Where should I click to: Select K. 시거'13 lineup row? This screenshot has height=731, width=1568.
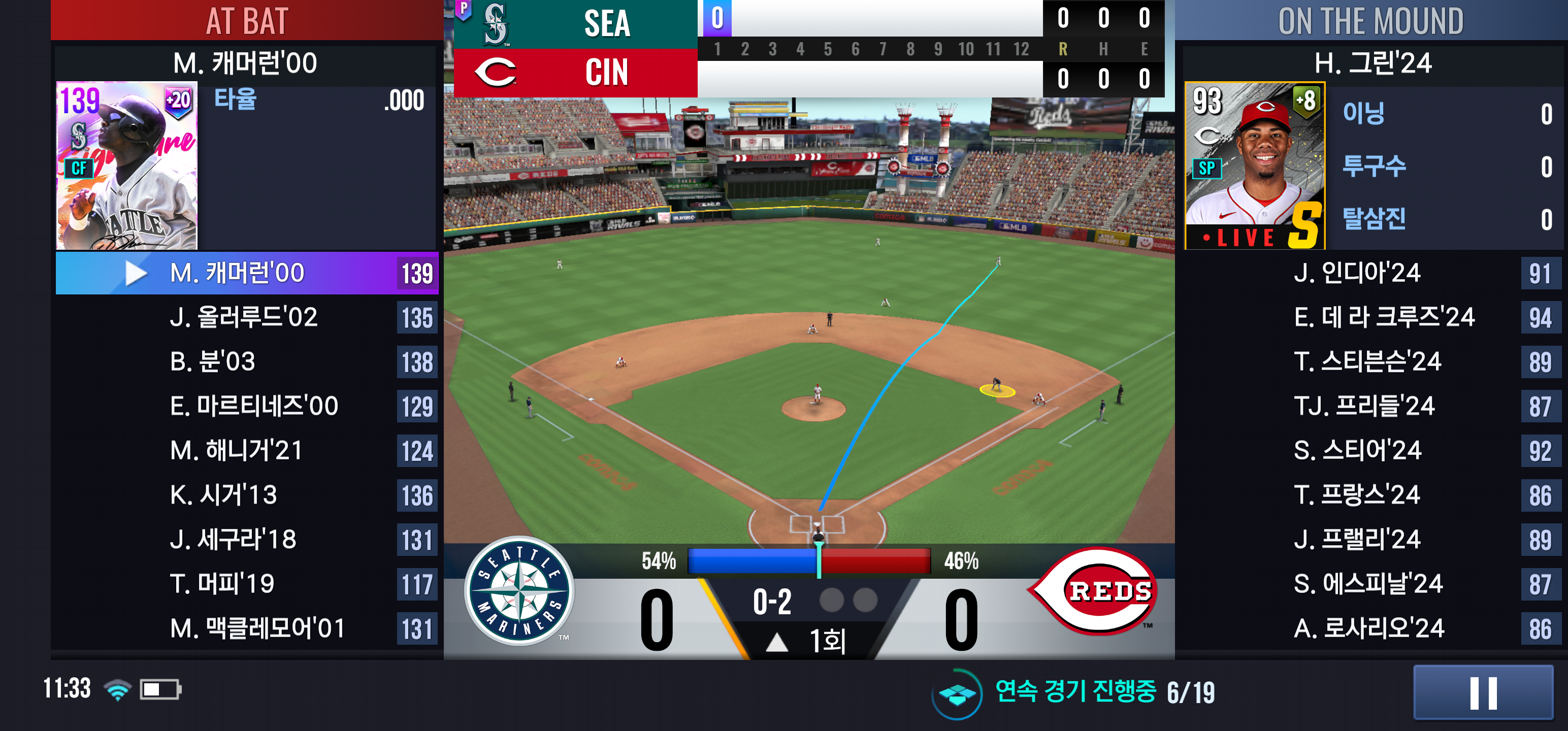246,495
